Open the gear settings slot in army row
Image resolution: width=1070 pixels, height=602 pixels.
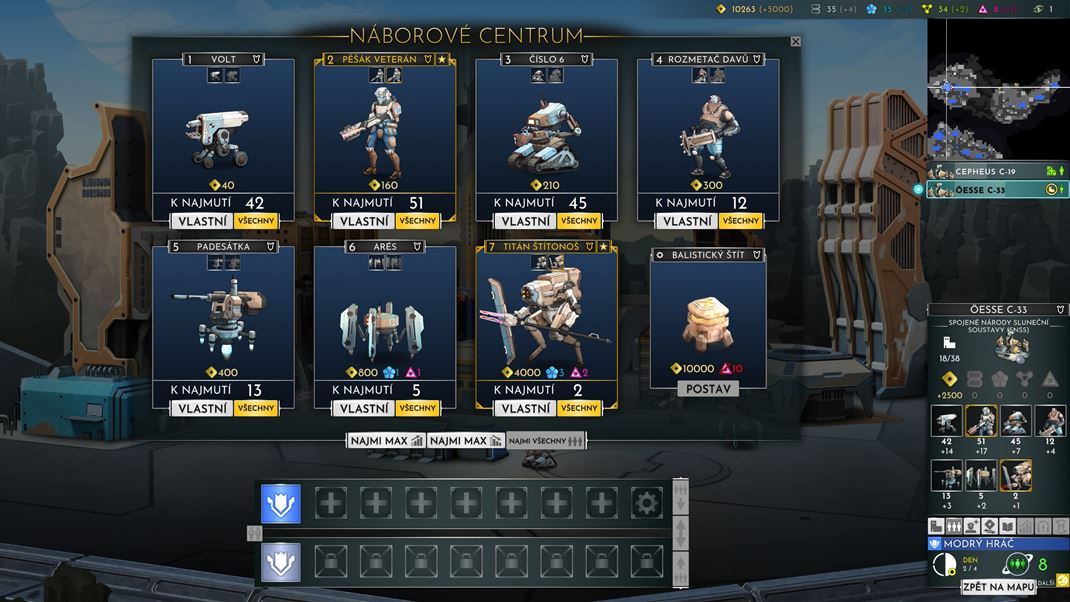(646, 503)
